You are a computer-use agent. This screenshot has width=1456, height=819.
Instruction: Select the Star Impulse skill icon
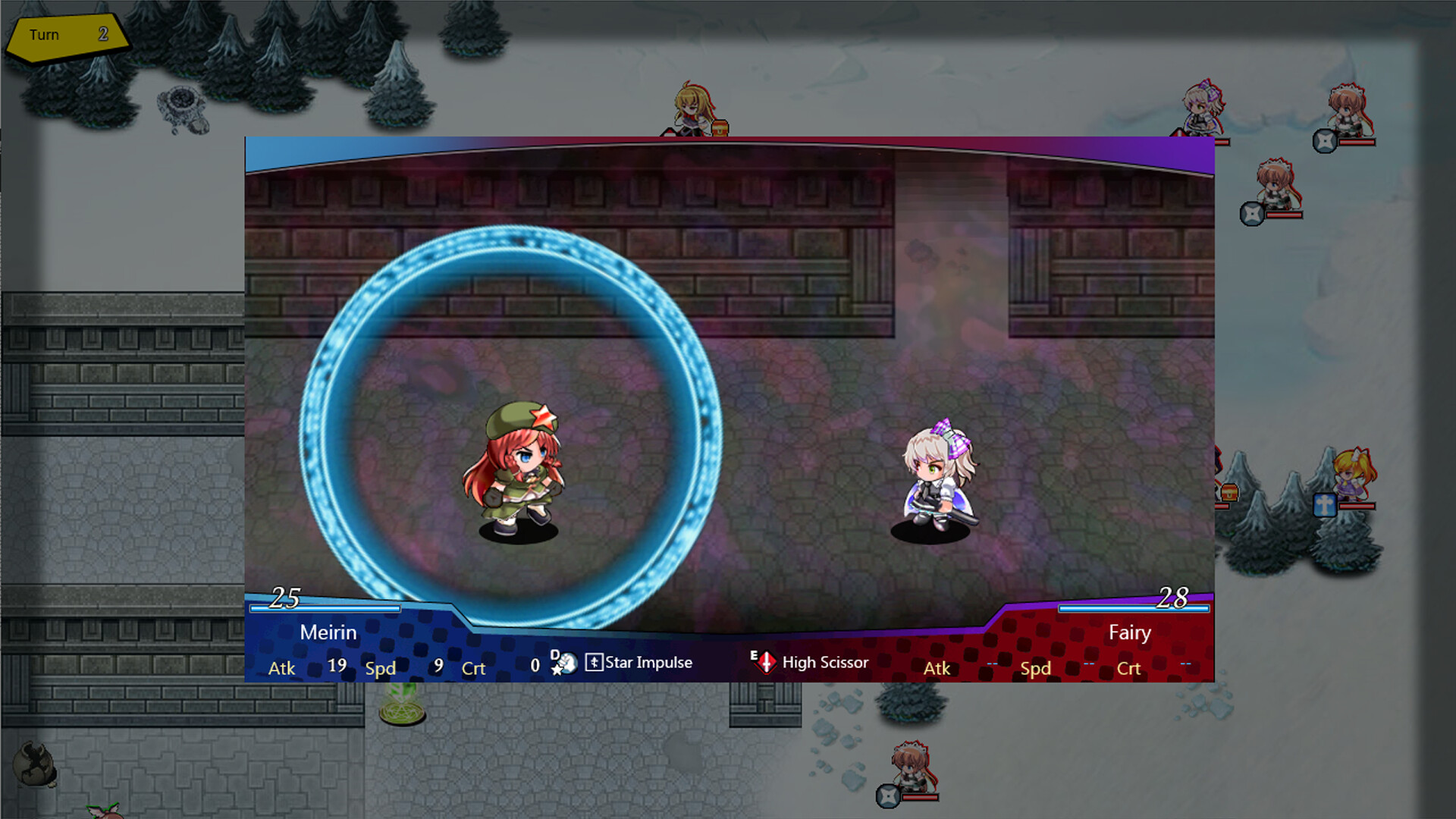594,662
